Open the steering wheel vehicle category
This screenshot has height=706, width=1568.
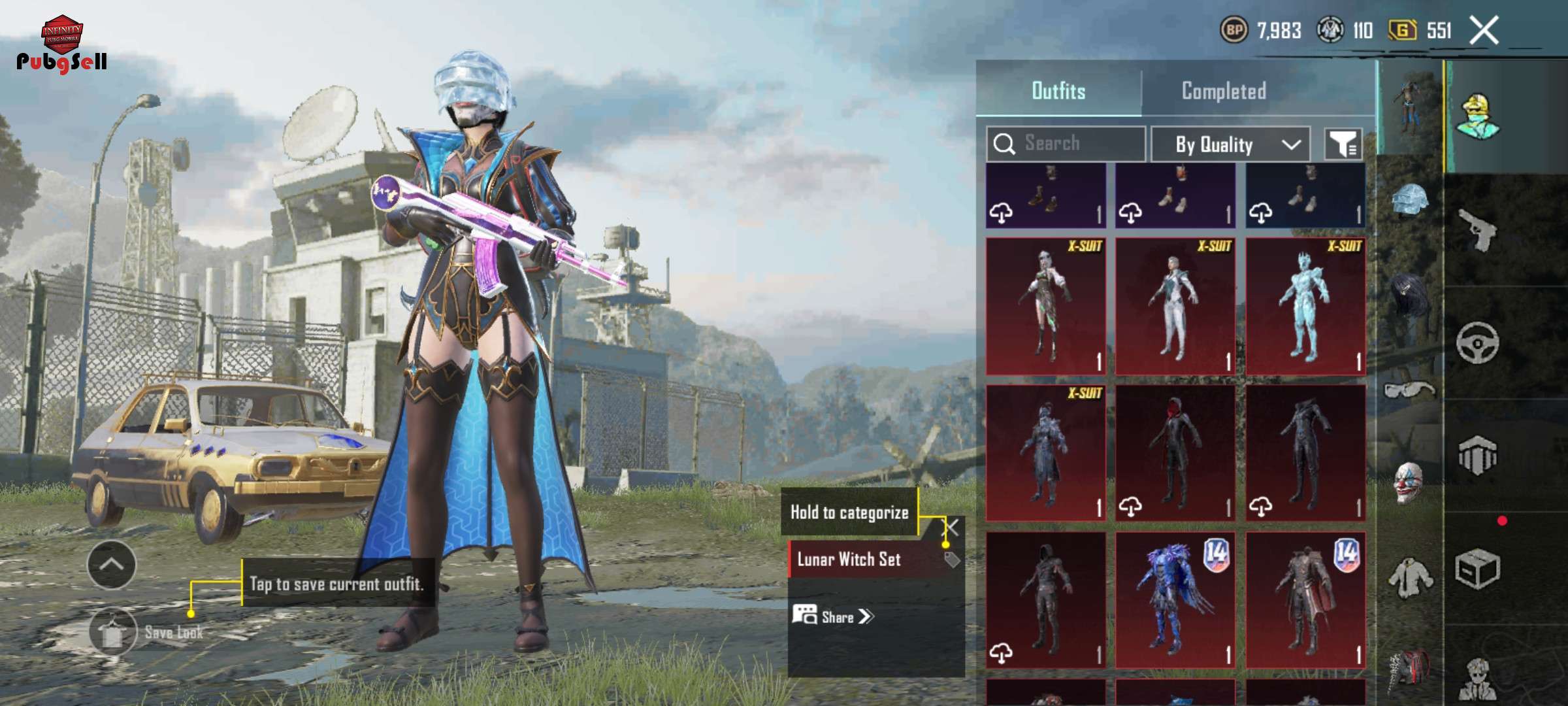(1477, 343)
